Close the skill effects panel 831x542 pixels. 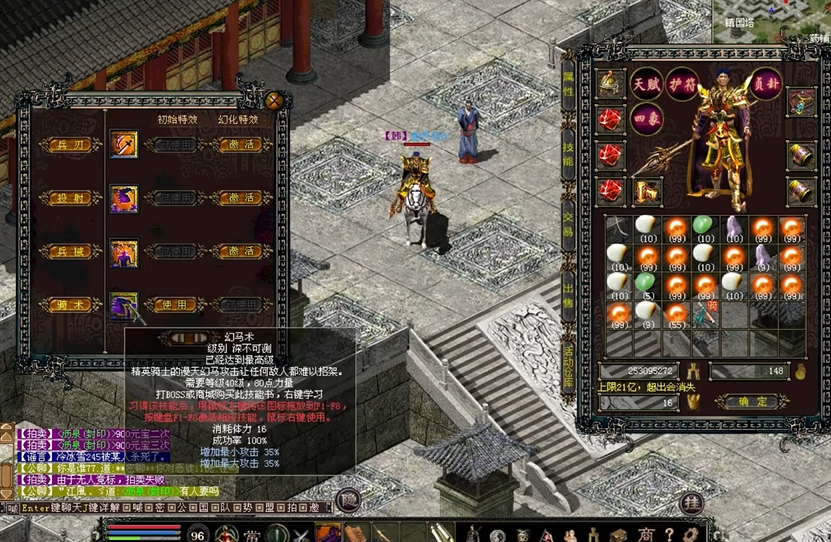click(274, 100)
